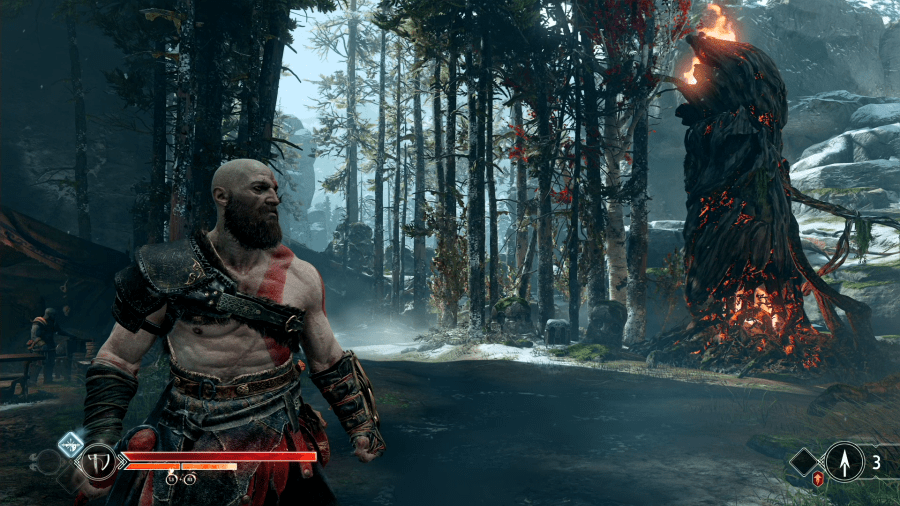This screenshot has width=900, height=506.
Task: Click the small red arrow badge
Action: pos(818,480)
